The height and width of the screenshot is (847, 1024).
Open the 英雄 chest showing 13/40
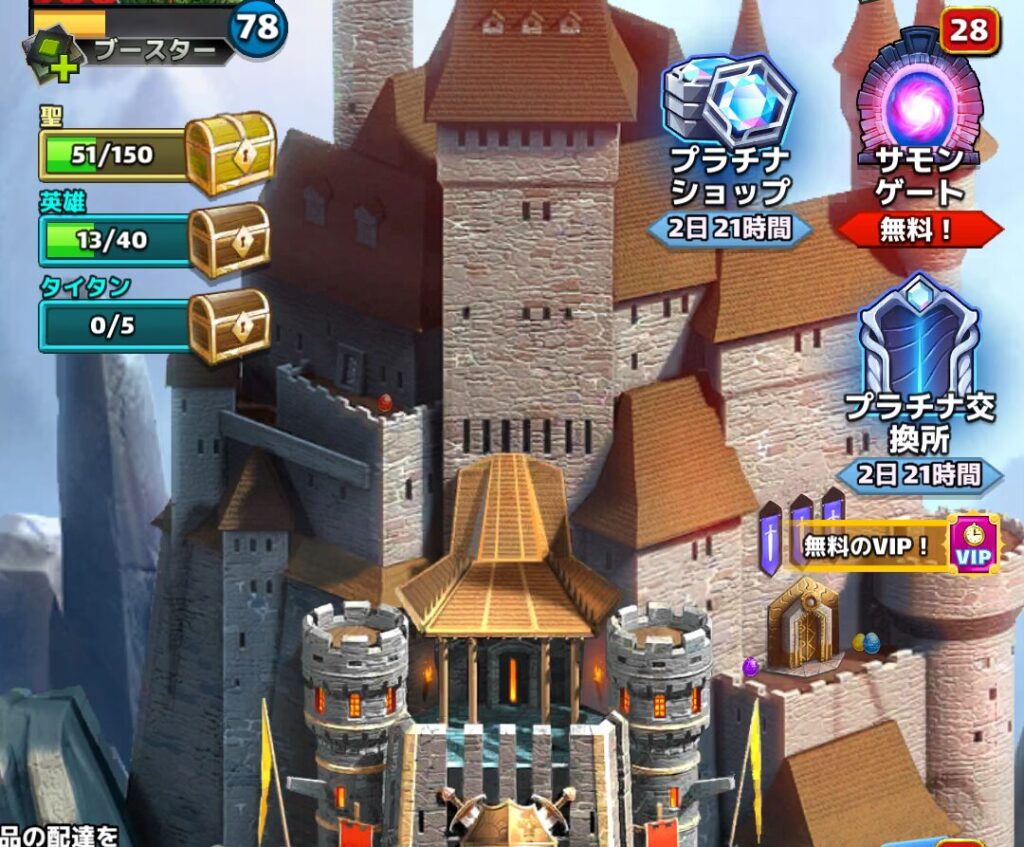(229, 240)
